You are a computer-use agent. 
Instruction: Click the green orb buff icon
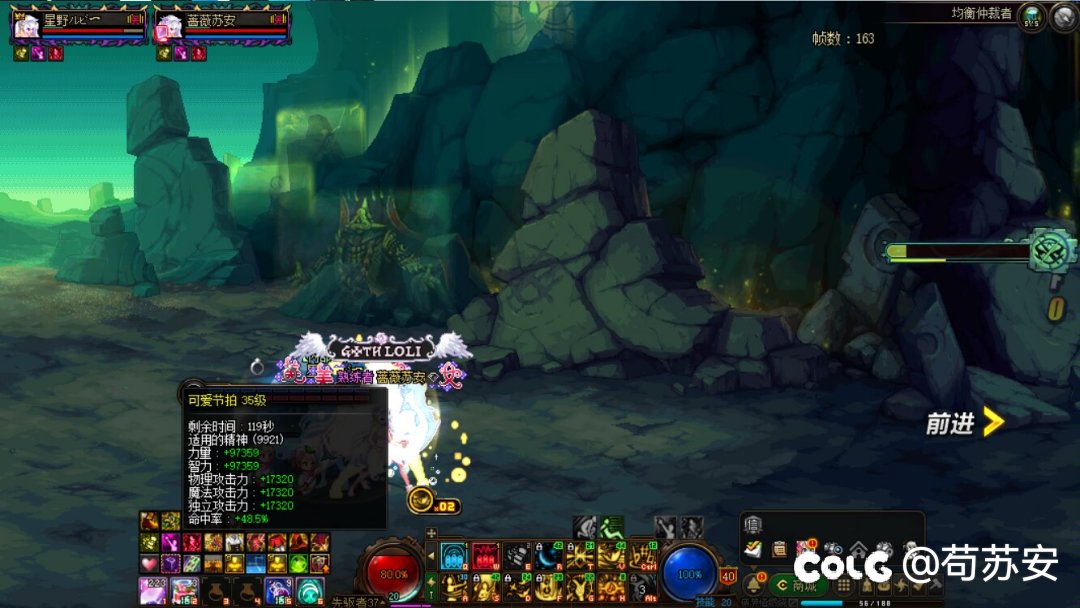pos(298,563)
